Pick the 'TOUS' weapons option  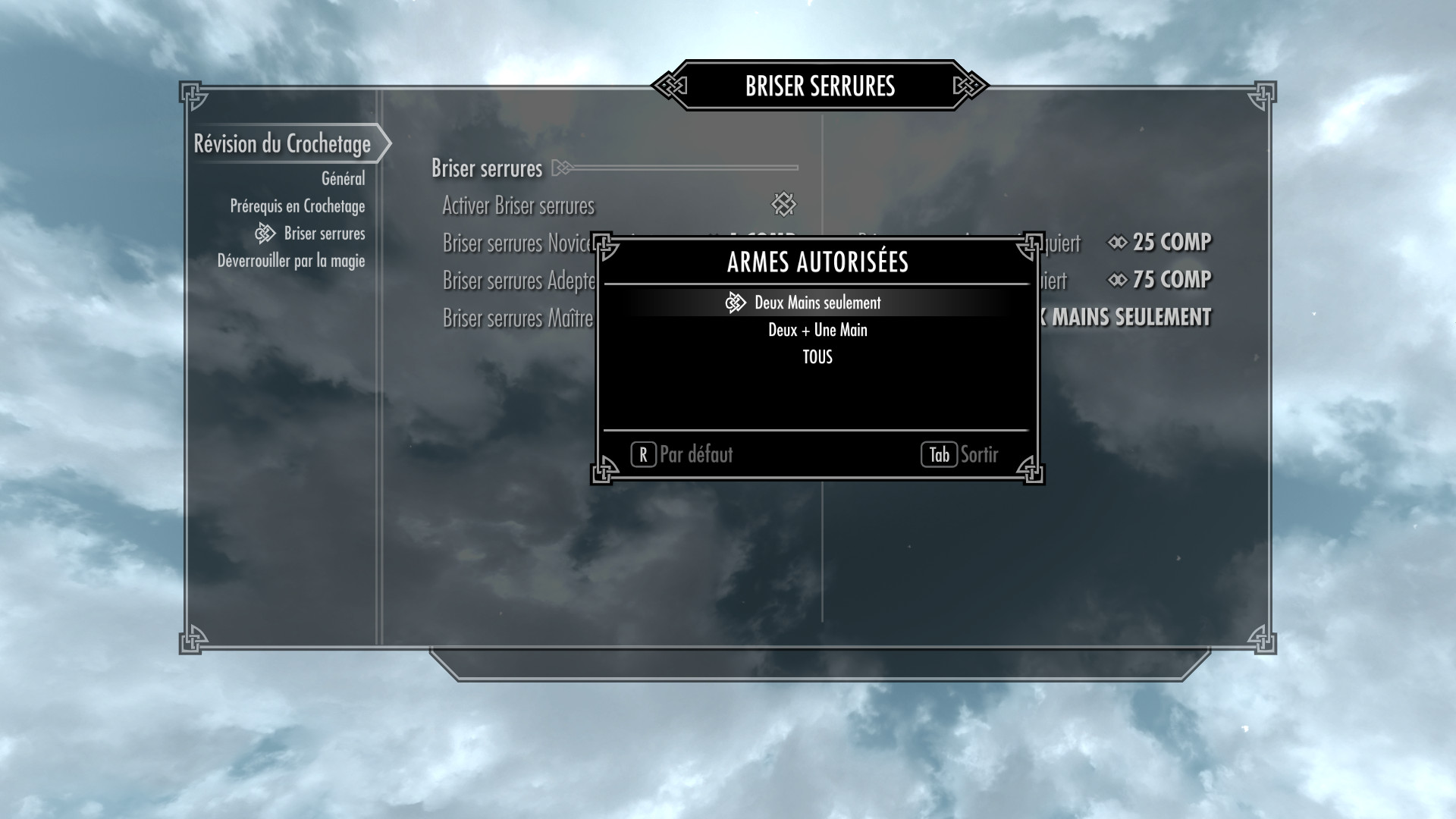point(817,357)
